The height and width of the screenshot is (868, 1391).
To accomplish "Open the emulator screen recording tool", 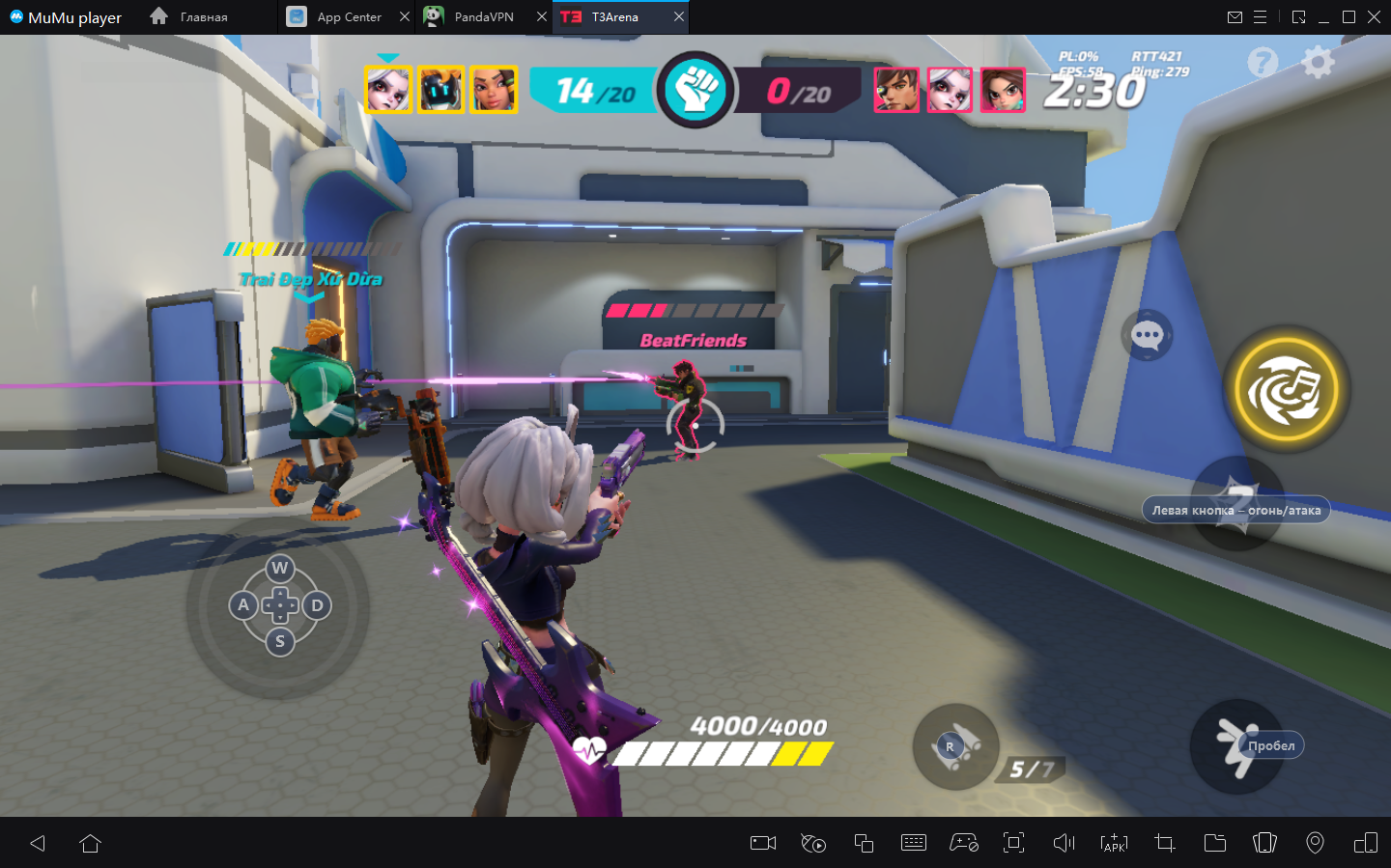I will [763, 843].
